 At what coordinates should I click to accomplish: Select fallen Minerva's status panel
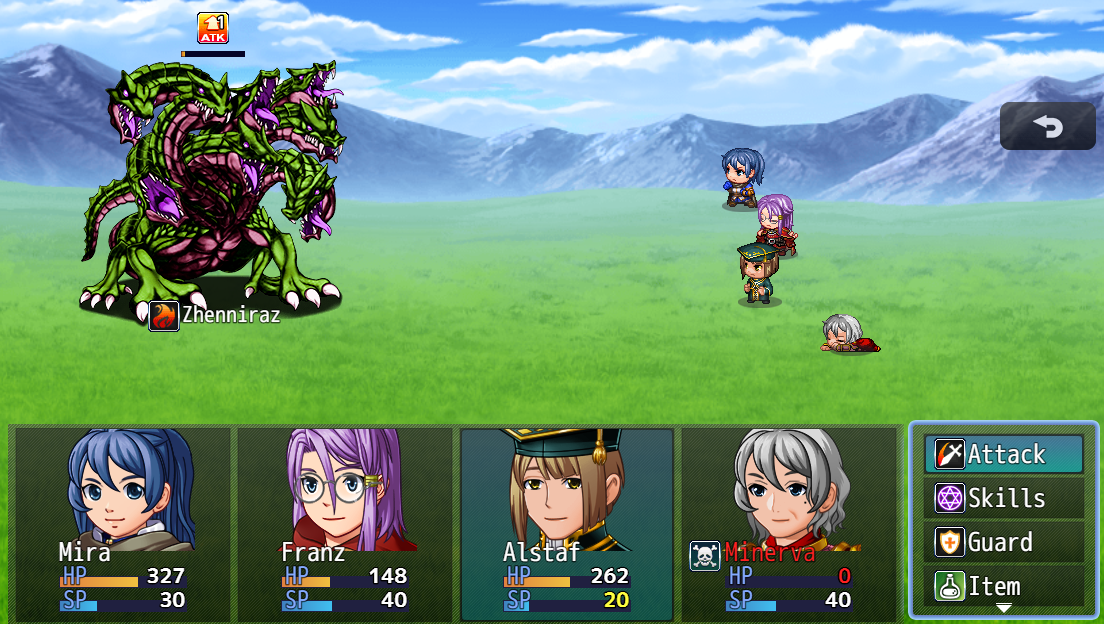click(789, 520)
